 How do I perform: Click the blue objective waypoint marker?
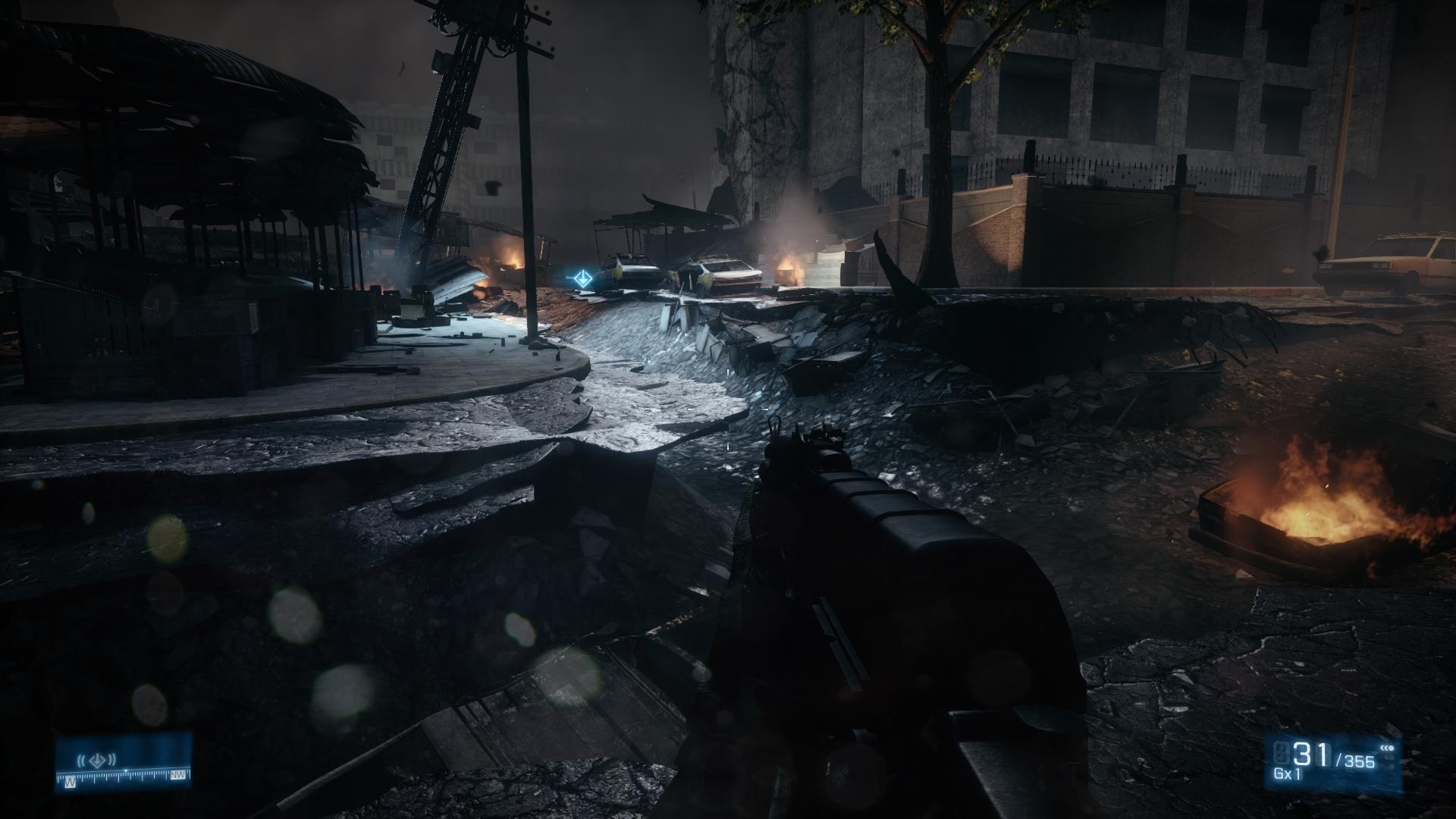pos(582,278)
